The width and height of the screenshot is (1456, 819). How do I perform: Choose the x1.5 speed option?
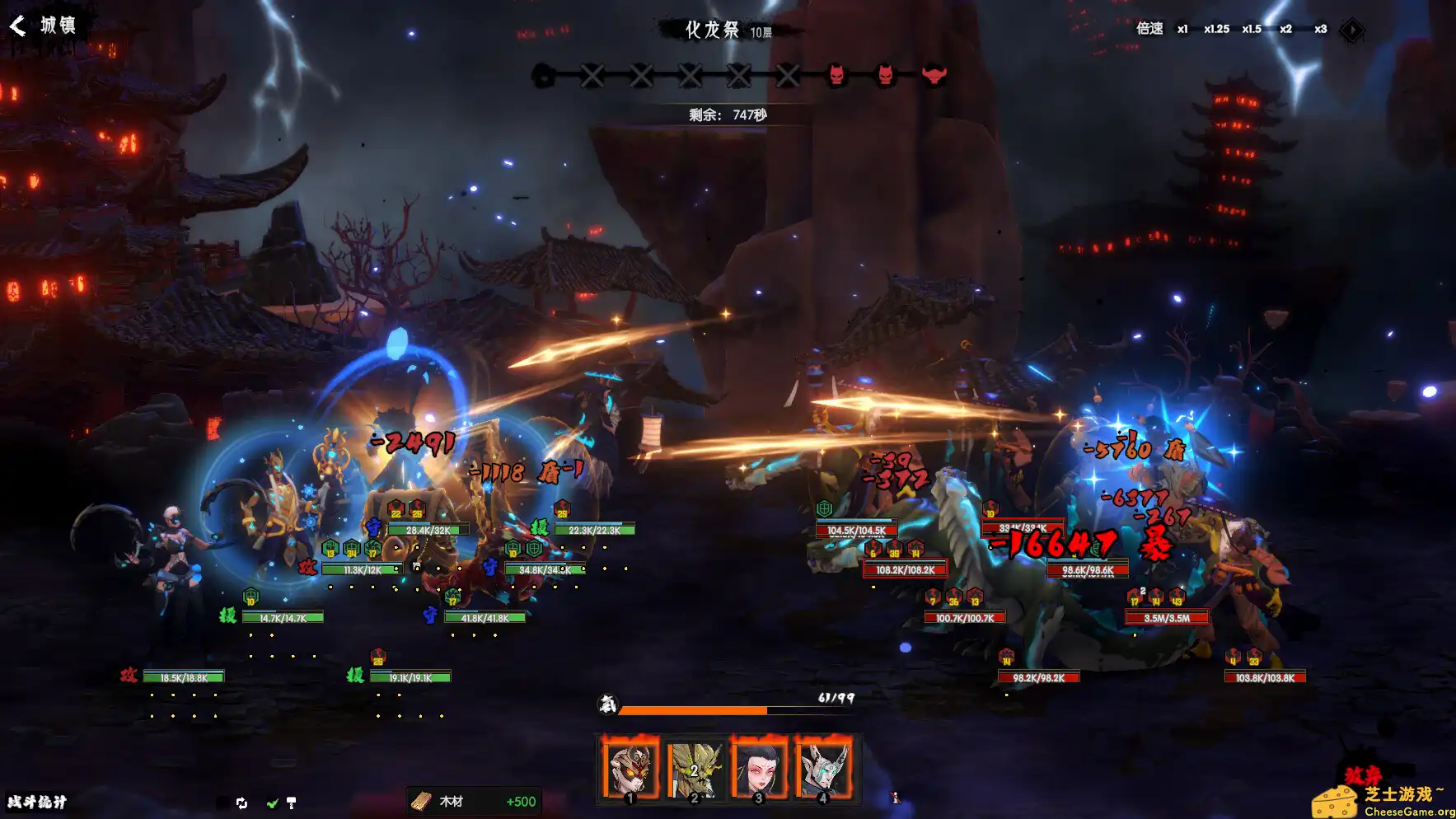coord(1252,29)
